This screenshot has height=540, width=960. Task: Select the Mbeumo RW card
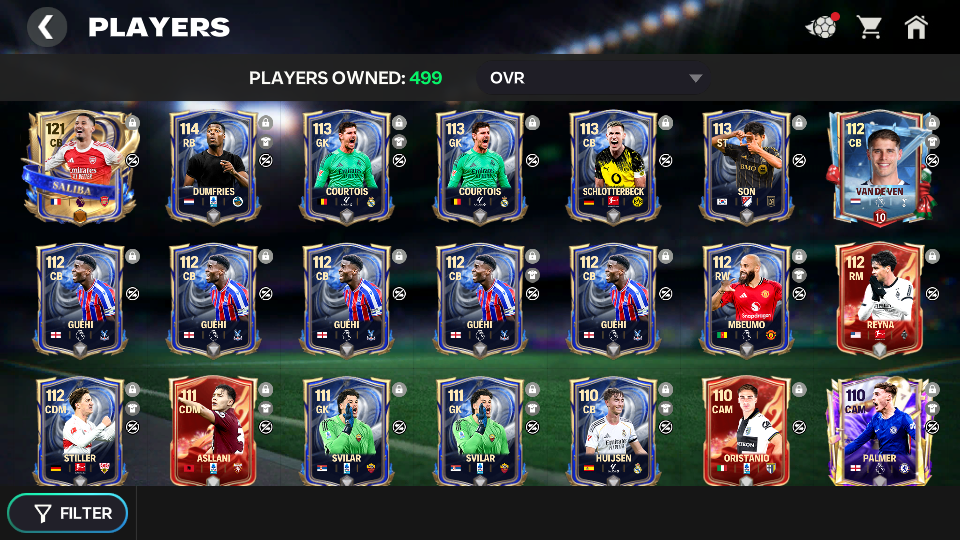(x=746, y=299)
